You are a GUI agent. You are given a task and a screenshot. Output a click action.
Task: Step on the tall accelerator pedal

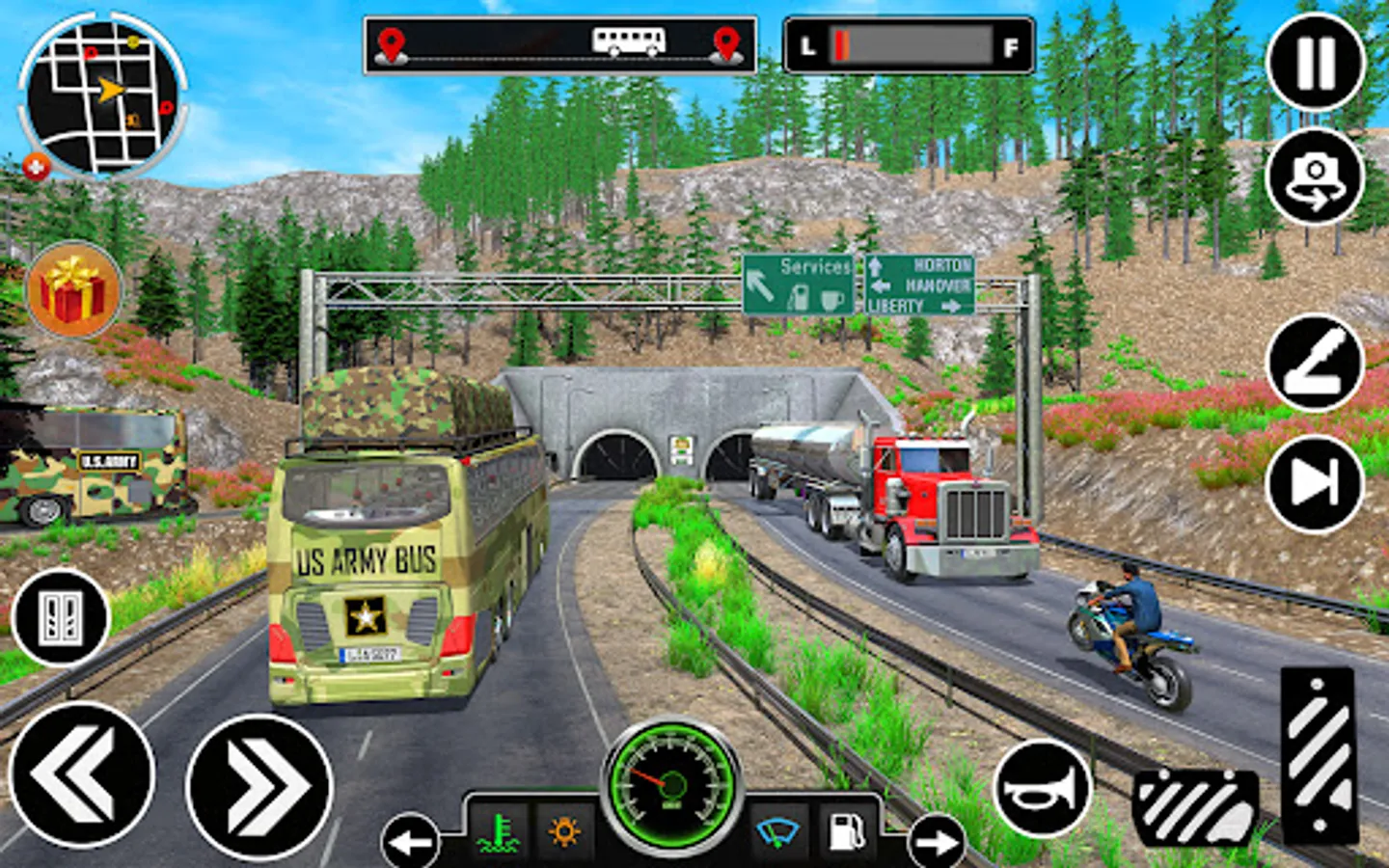(1319, 752)
